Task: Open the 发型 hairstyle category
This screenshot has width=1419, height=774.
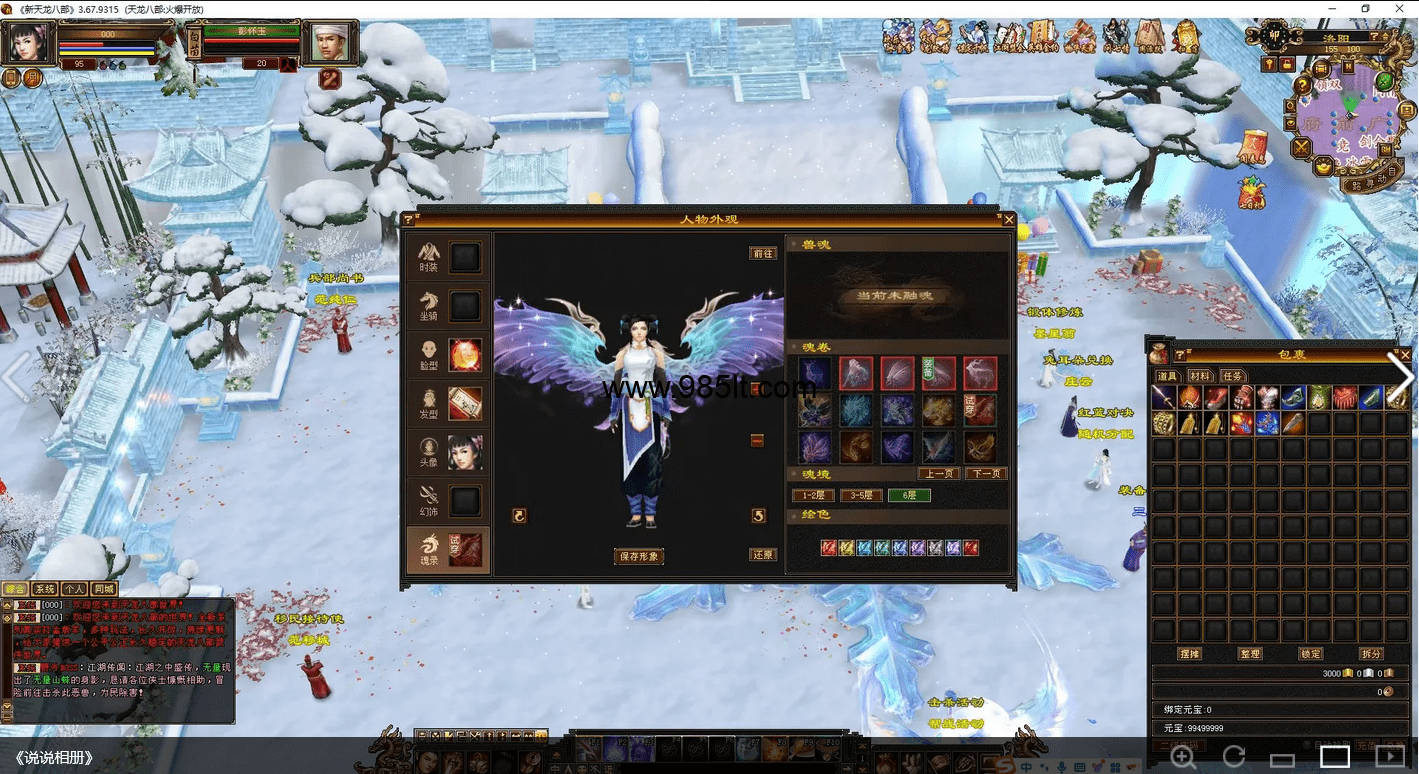Action: click(x=448, y=403)
